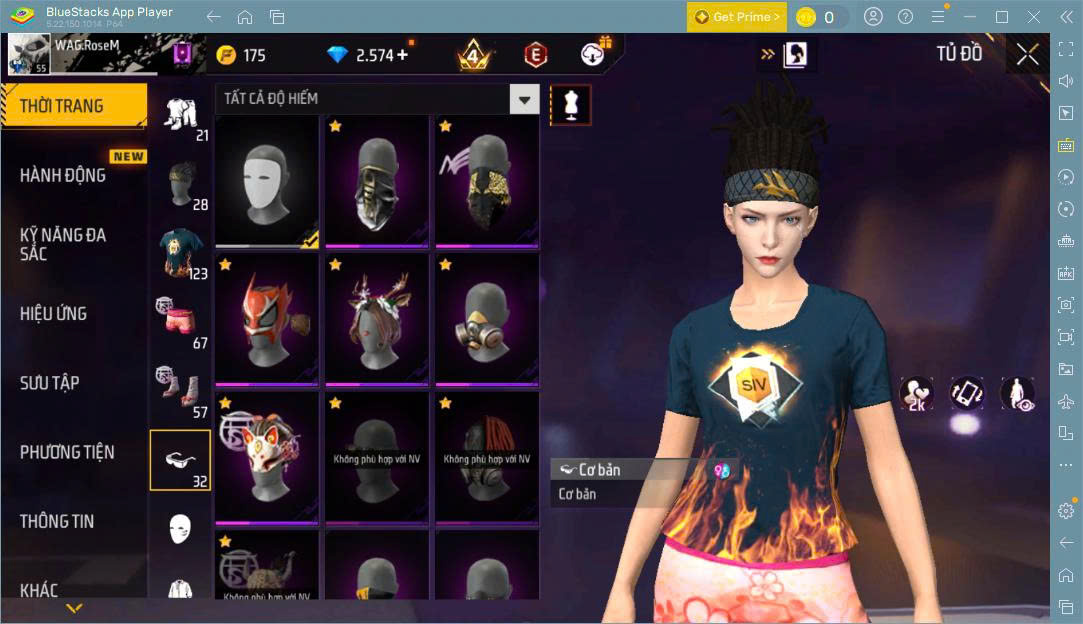1083x624 pixels.
Task: Open the Phương Tiện tab
Action: pyautogui.click(x=67, y=452)
